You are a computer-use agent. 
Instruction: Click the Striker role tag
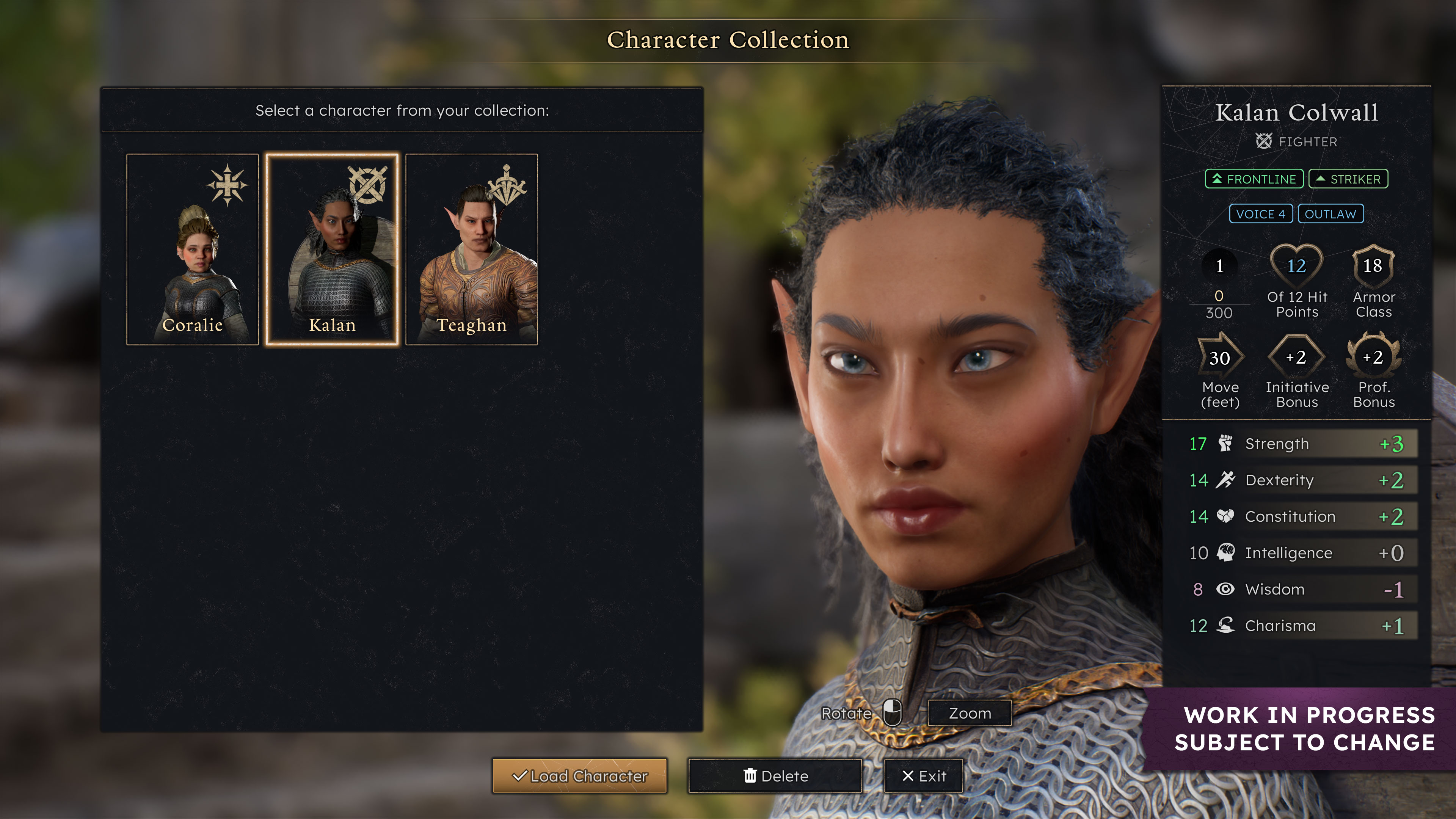coord(1348,179)
